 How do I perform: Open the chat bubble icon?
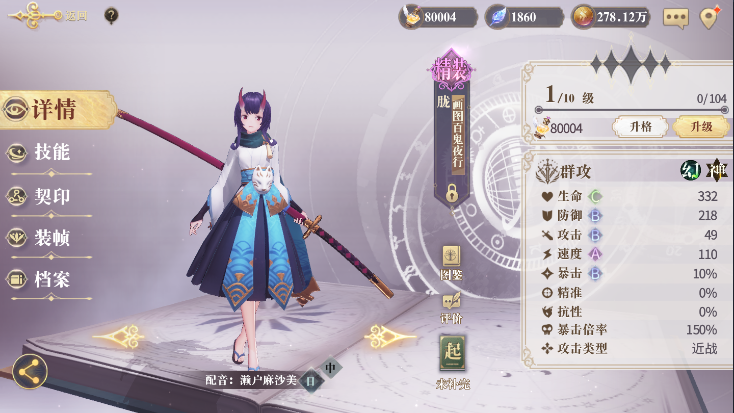point(676,17)
